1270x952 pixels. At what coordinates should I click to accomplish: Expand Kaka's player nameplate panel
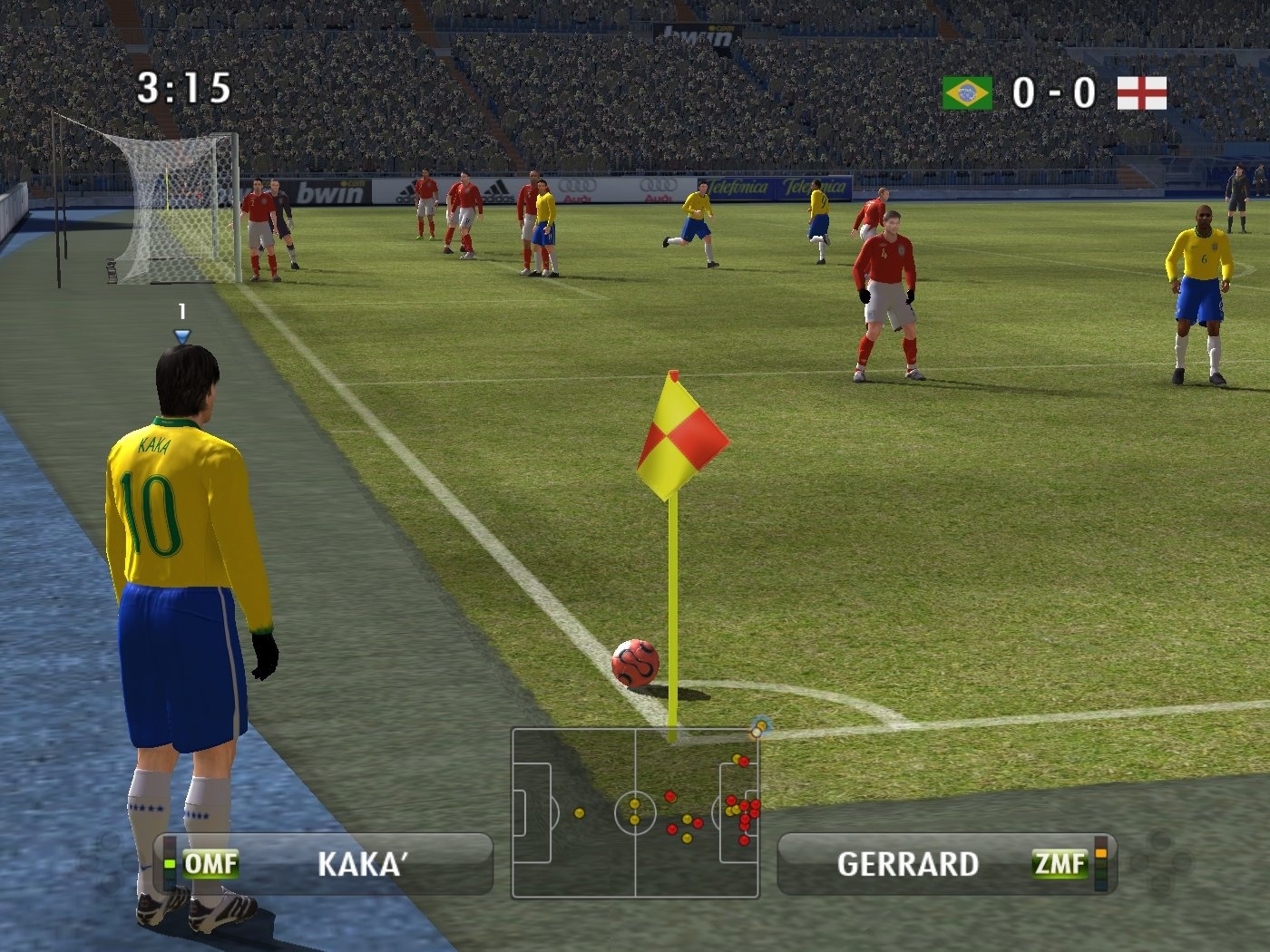(322, 863)
